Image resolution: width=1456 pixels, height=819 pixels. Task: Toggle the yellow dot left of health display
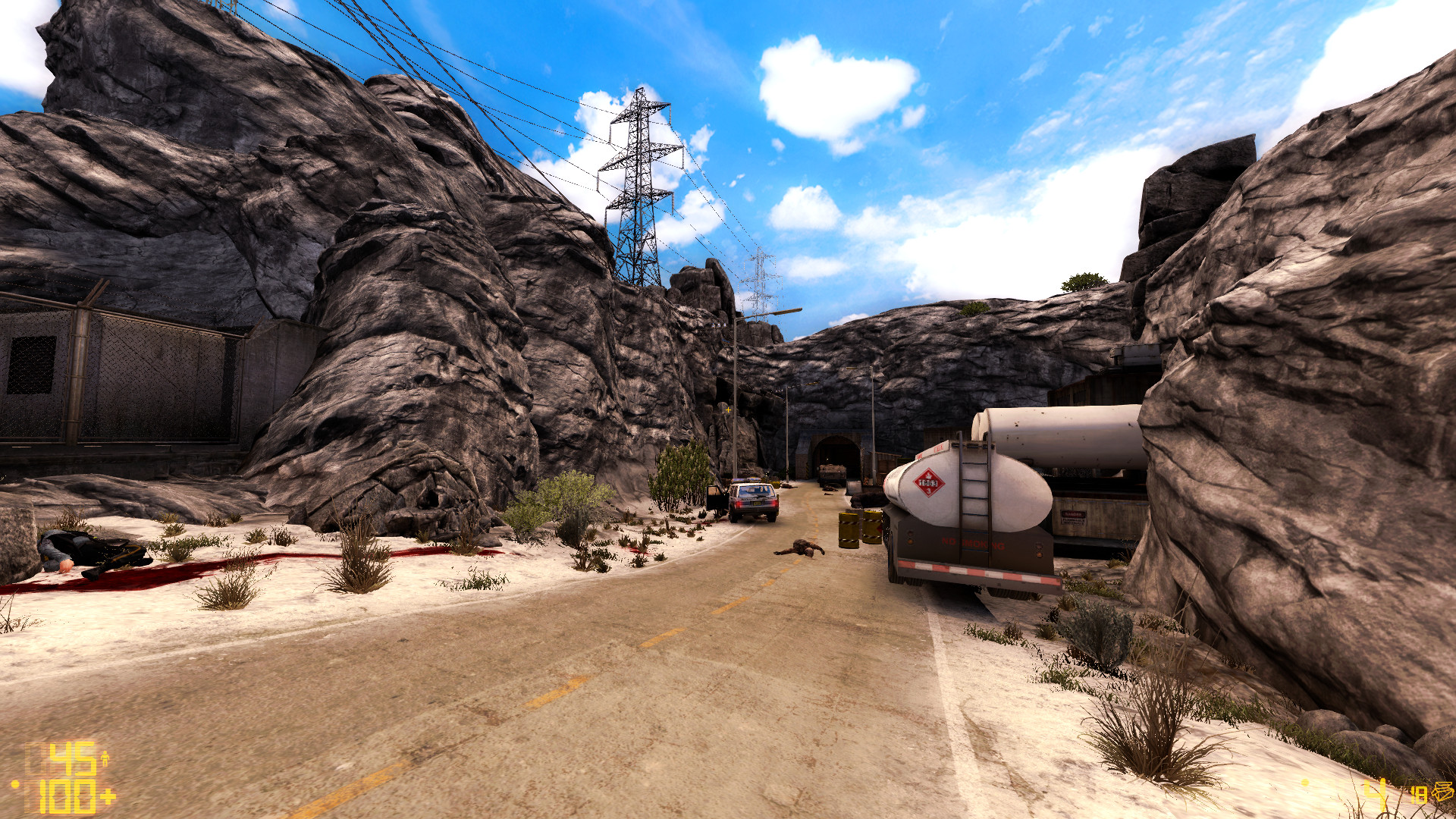point(15,785)
